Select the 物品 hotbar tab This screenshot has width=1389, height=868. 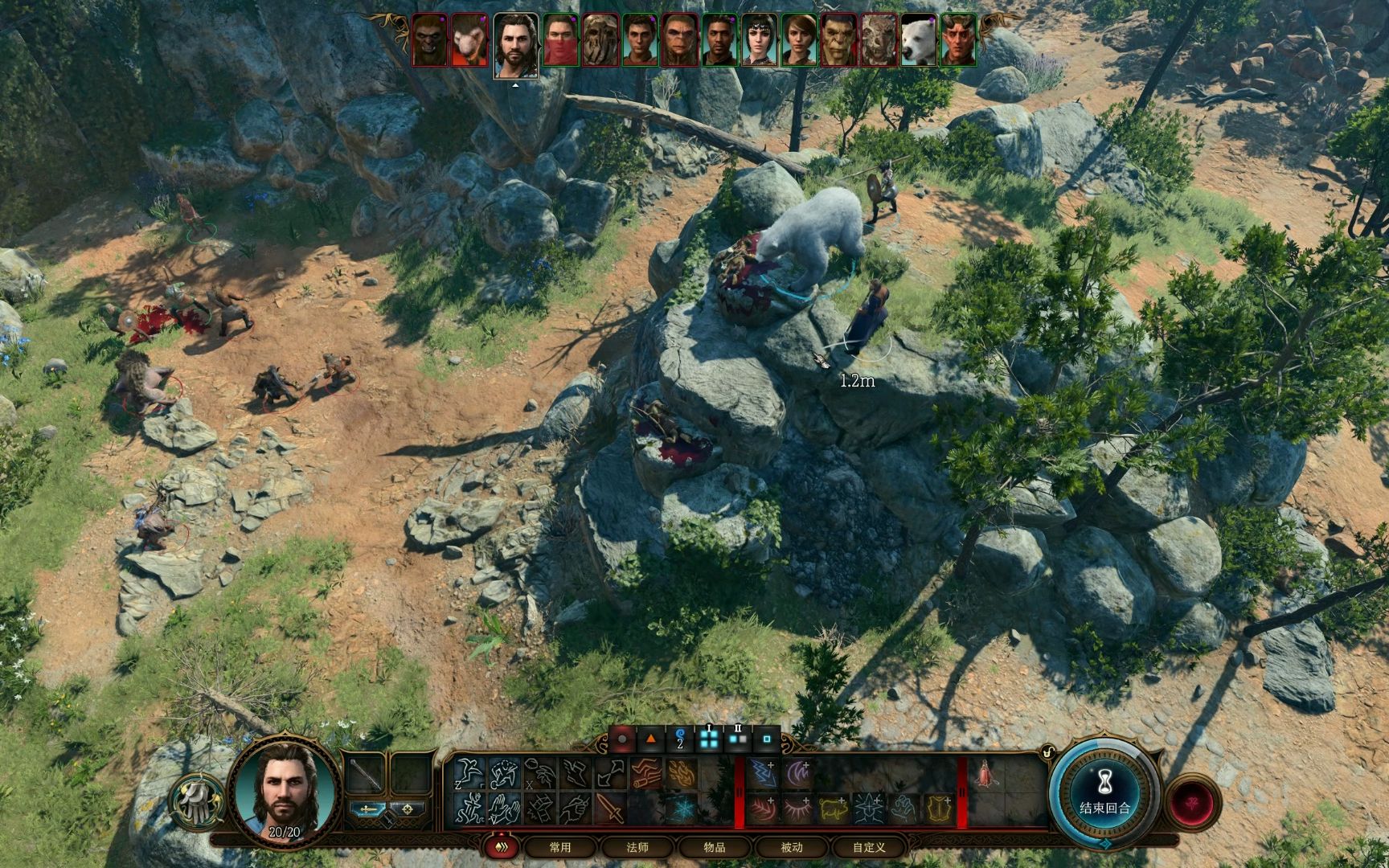coord(714,847)
